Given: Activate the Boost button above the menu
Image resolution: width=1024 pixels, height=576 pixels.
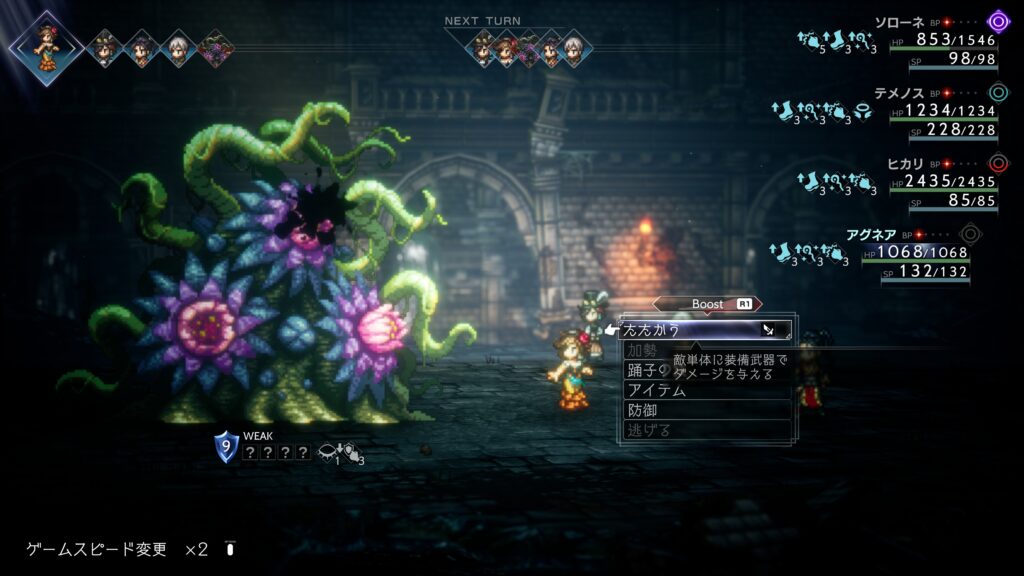Looking at the screenshot, I should (x=707, y=304).
